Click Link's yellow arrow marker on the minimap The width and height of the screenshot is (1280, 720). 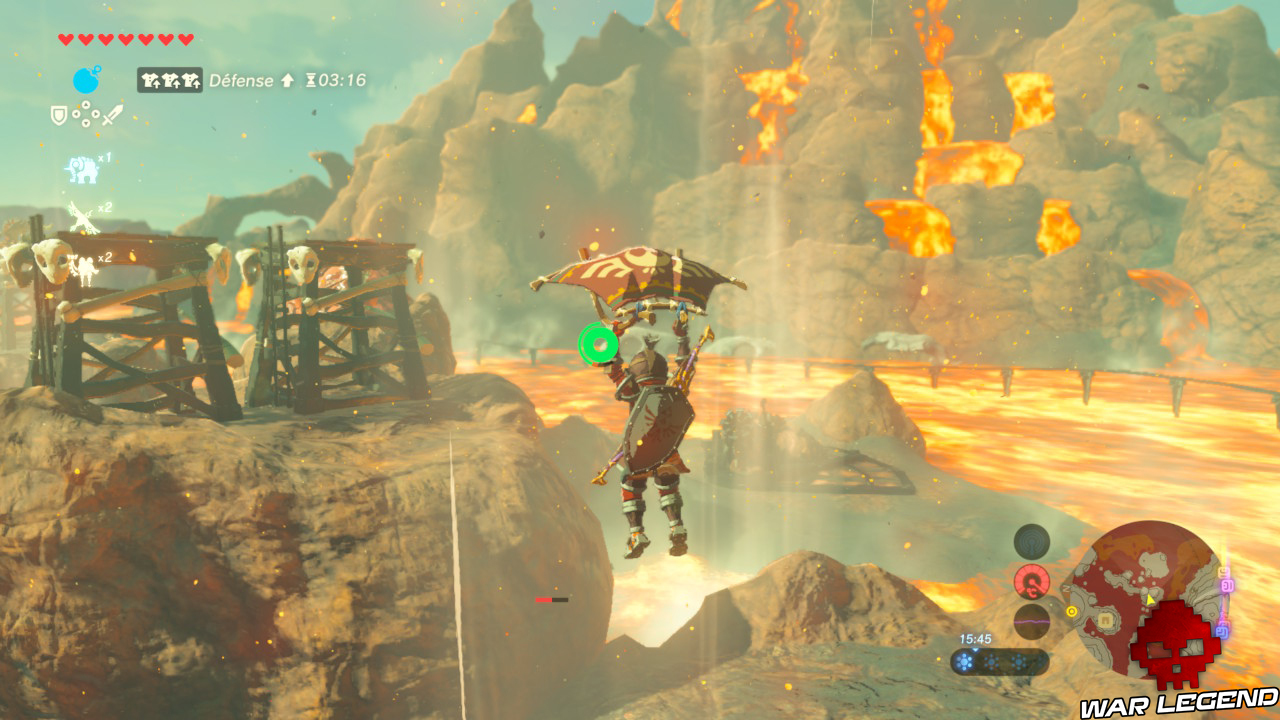coord(1149,598)
